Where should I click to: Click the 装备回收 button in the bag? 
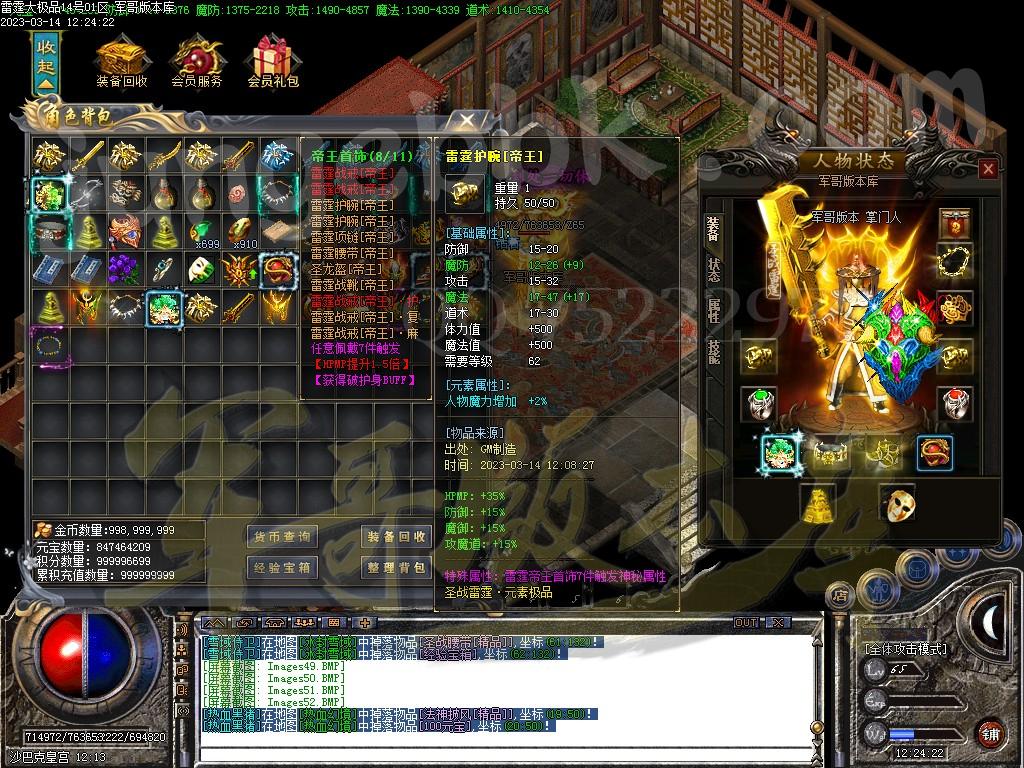396,537
